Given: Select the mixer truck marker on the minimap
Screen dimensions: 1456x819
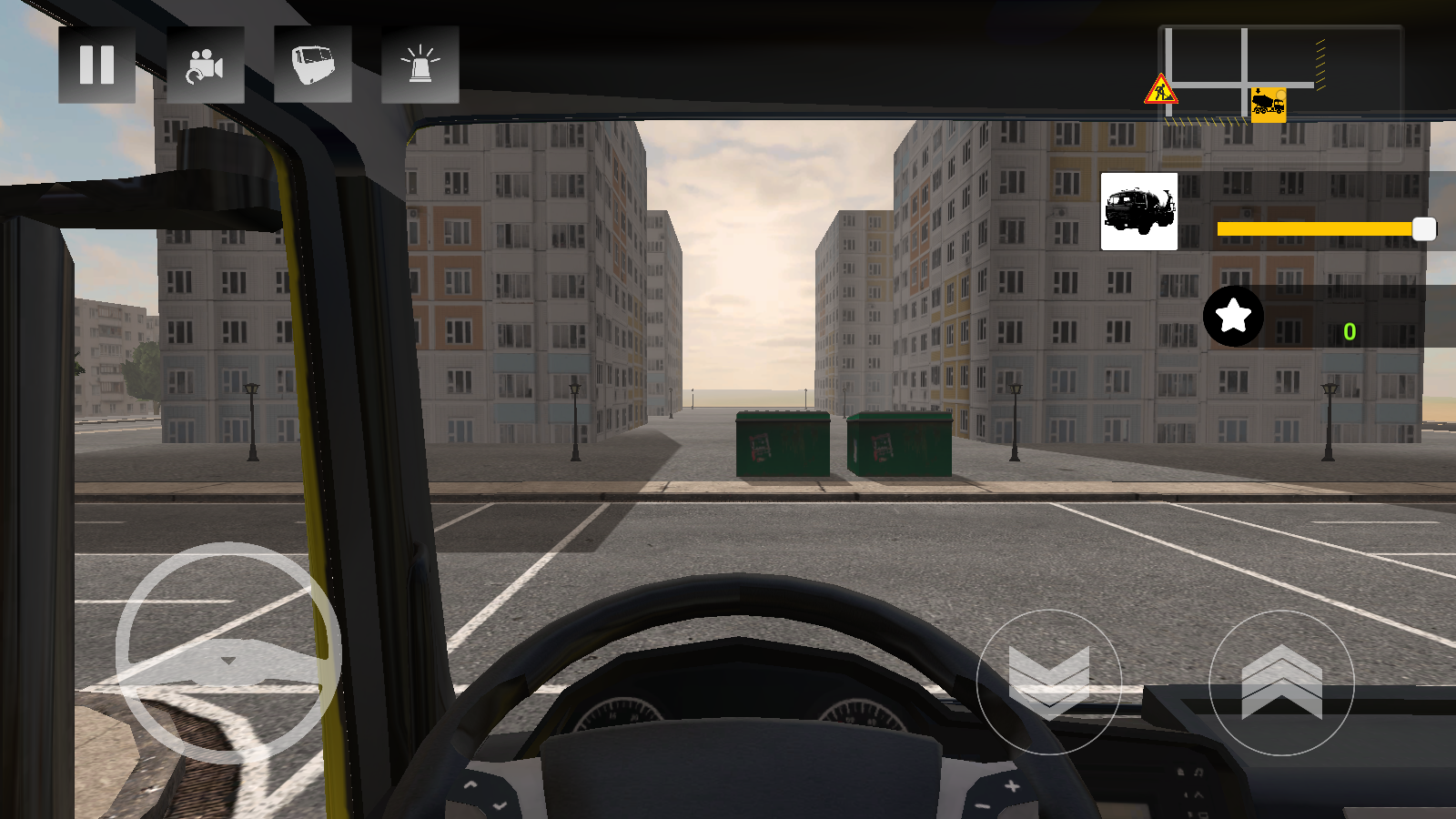Looking at the screenshot, I should pyautogui.click(x=1267, y=104).
